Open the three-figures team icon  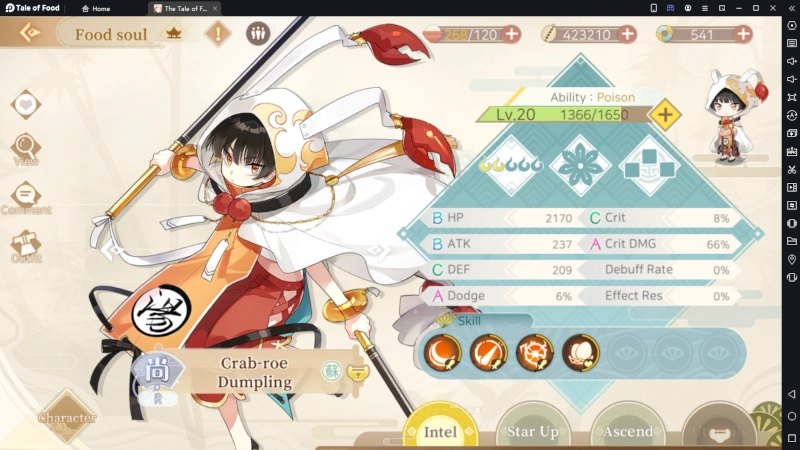[x=258, y=33]
